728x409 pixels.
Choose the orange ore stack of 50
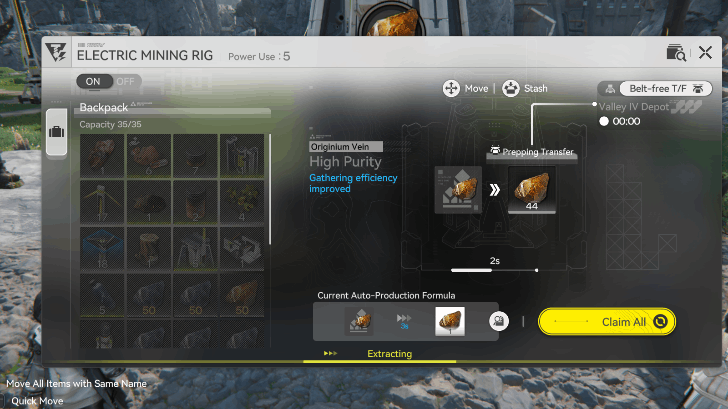tap(240, 295)
